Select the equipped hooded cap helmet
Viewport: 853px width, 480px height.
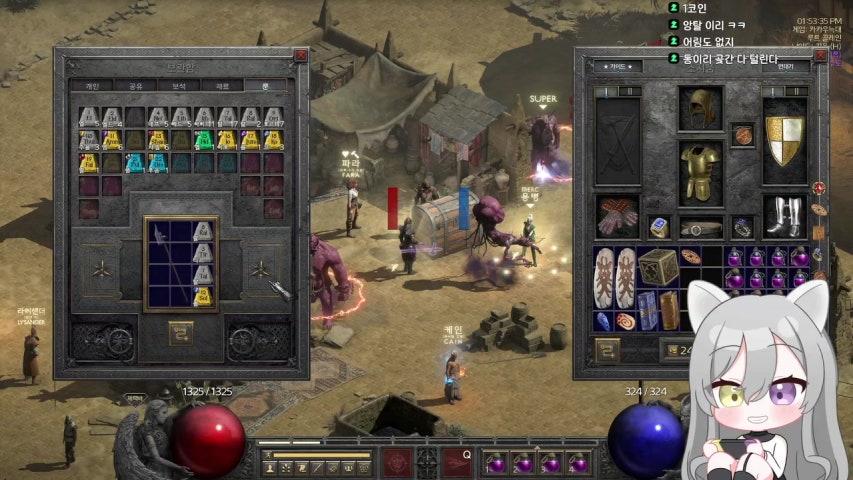coord(700,108)
